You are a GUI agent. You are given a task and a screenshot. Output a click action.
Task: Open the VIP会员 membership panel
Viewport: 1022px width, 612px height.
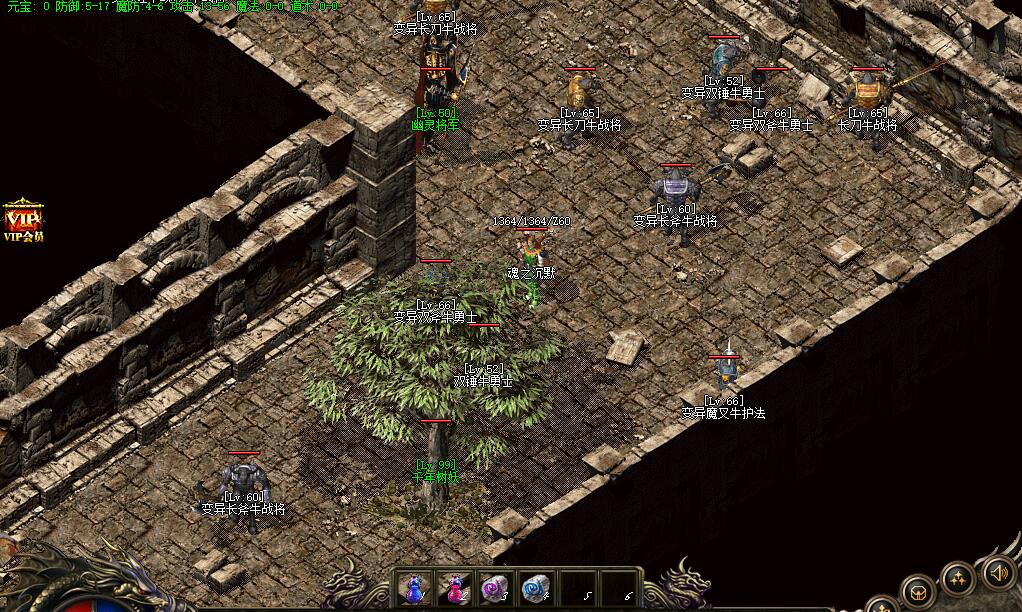coord(22,222)
